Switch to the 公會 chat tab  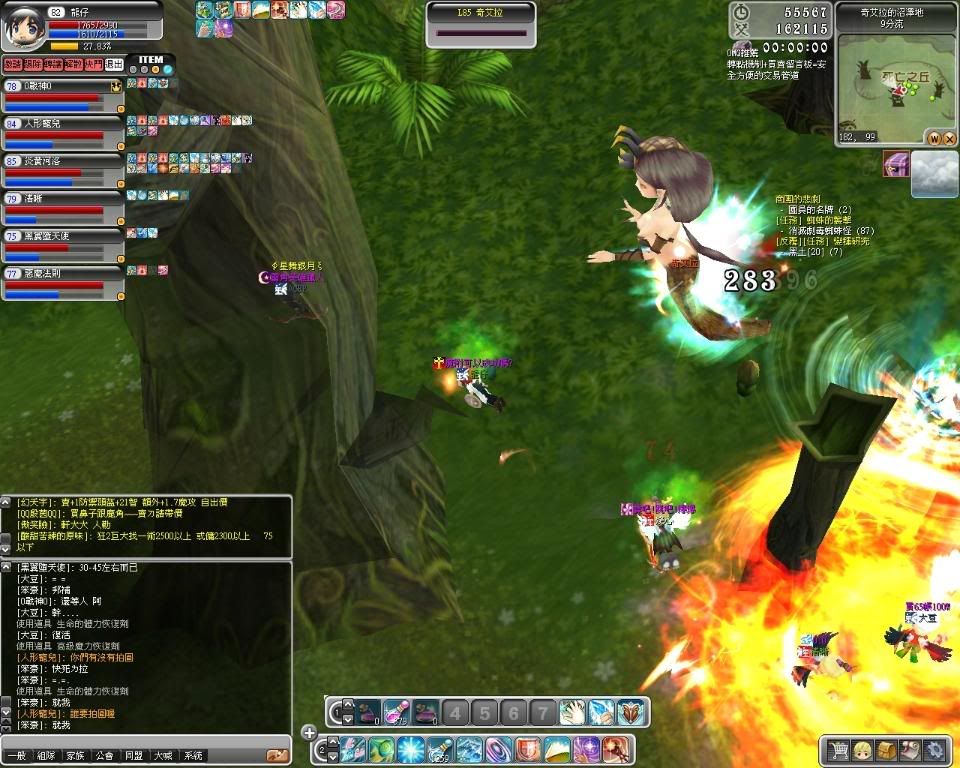(x=105, y=756)
